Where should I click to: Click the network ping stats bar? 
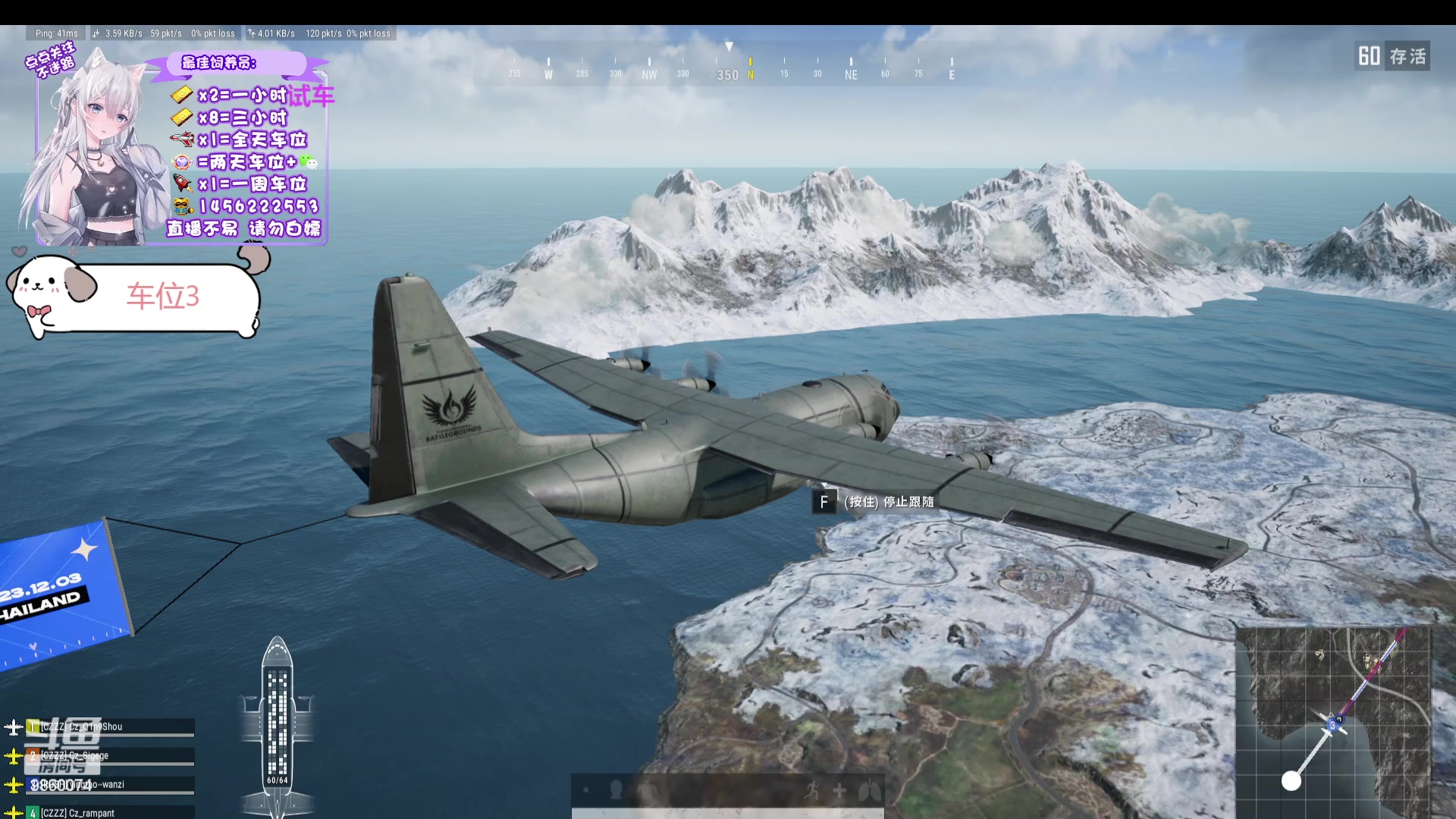click(212, 33)
